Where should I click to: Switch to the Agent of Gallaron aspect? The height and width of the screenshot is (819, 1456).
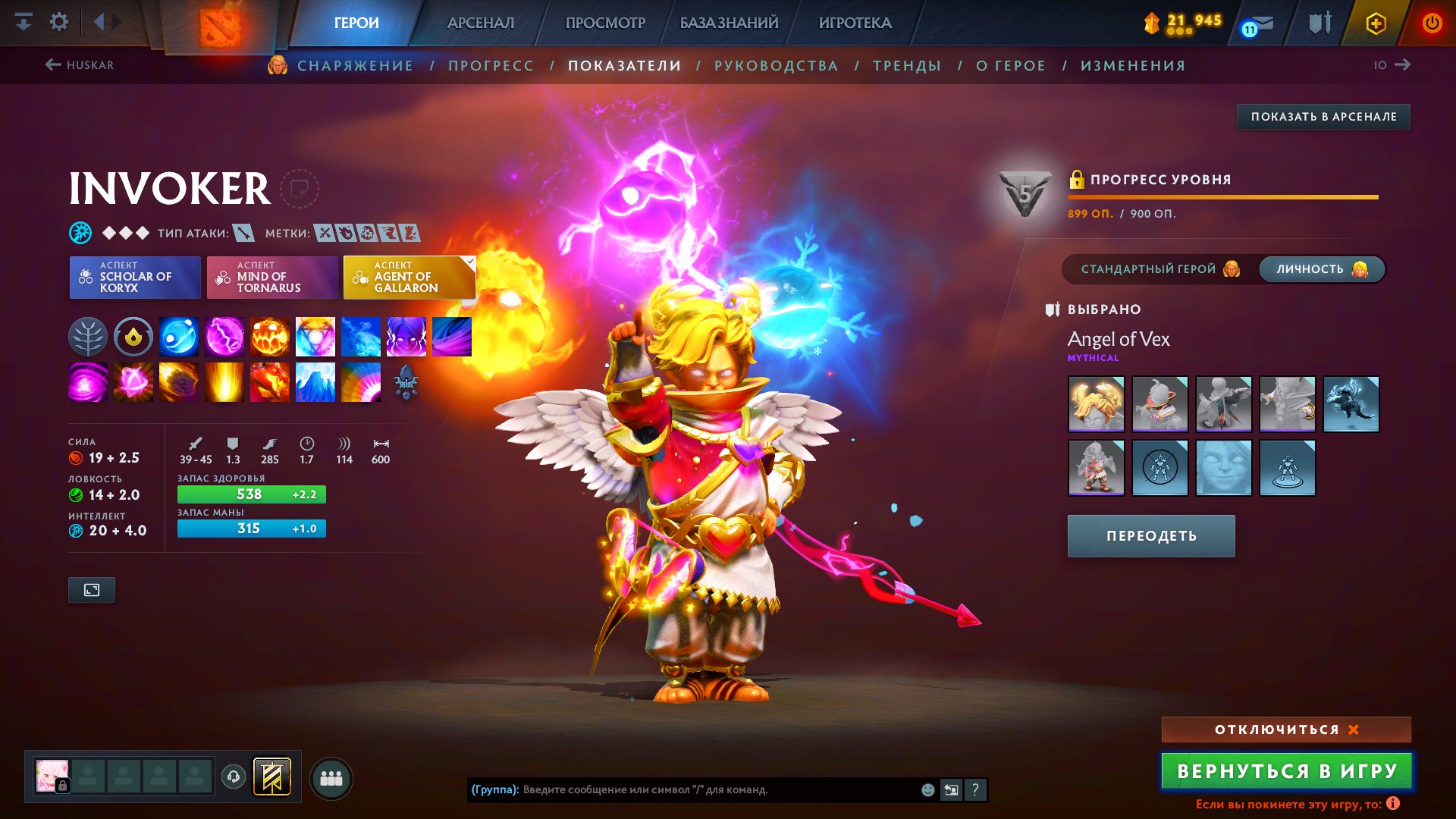point(409,277)
